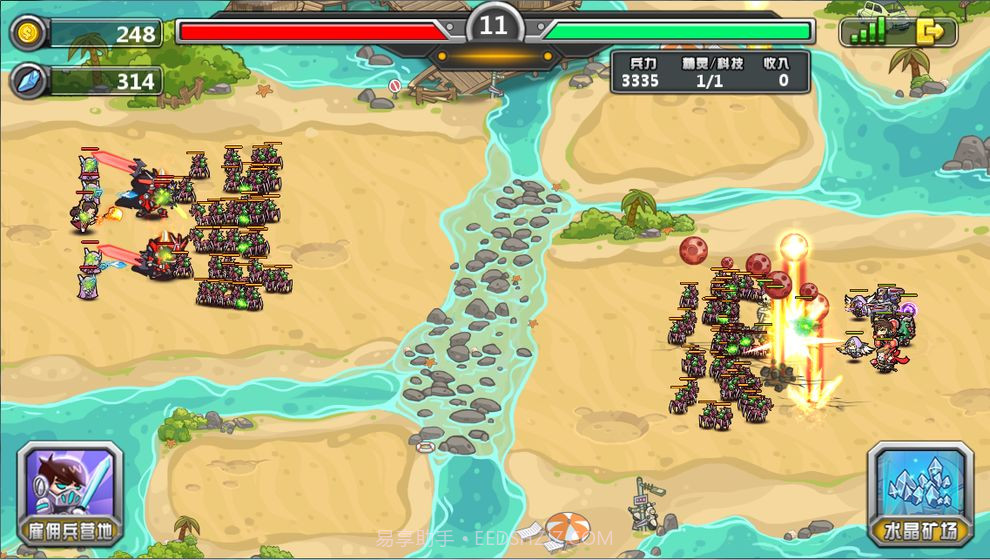Screen dimensions: 990x560
Task: Click the green signal bars icon
Action: point(868,32)
